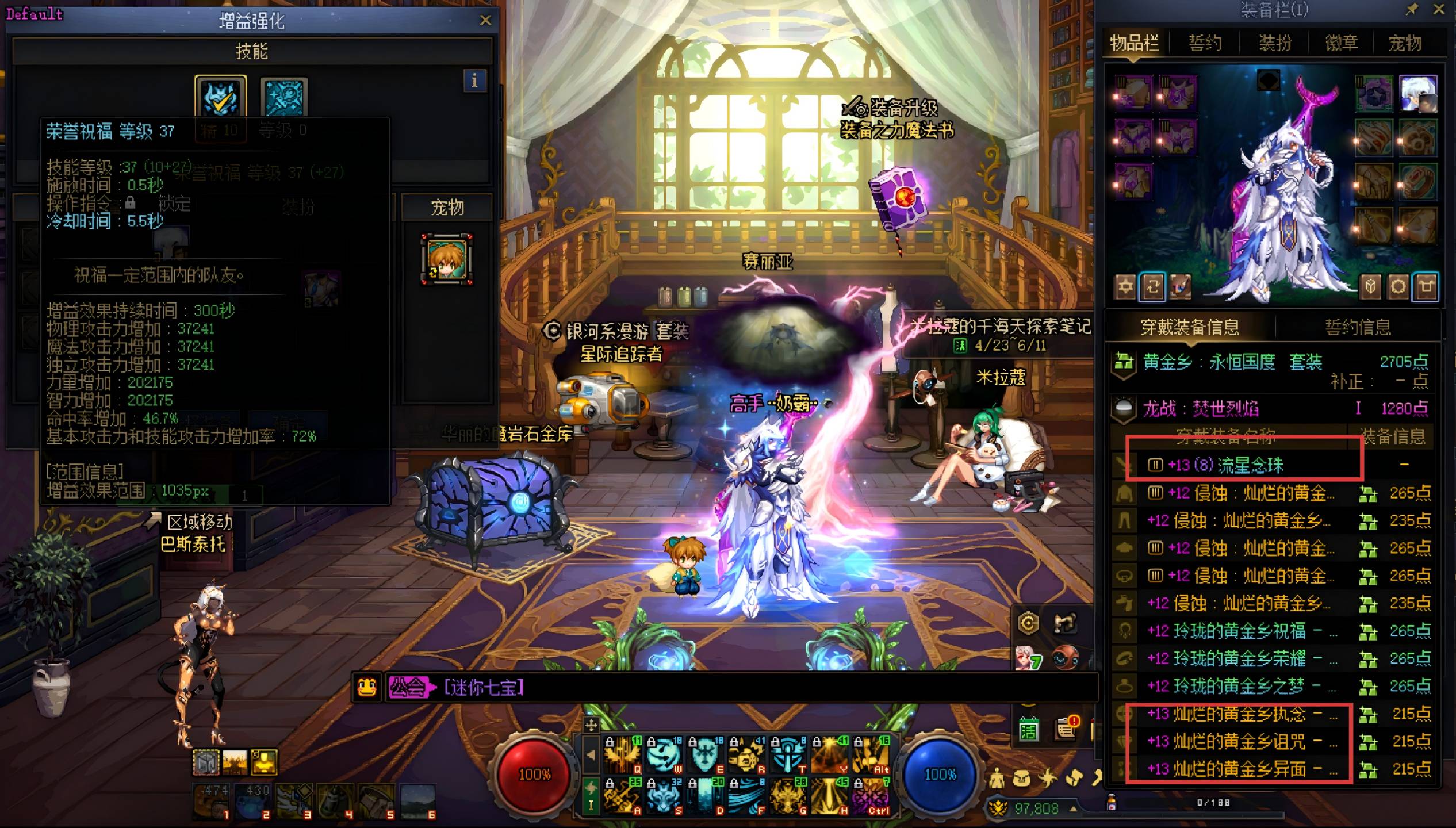Close the 装备栏 equipment panel

pos(1439,9)
